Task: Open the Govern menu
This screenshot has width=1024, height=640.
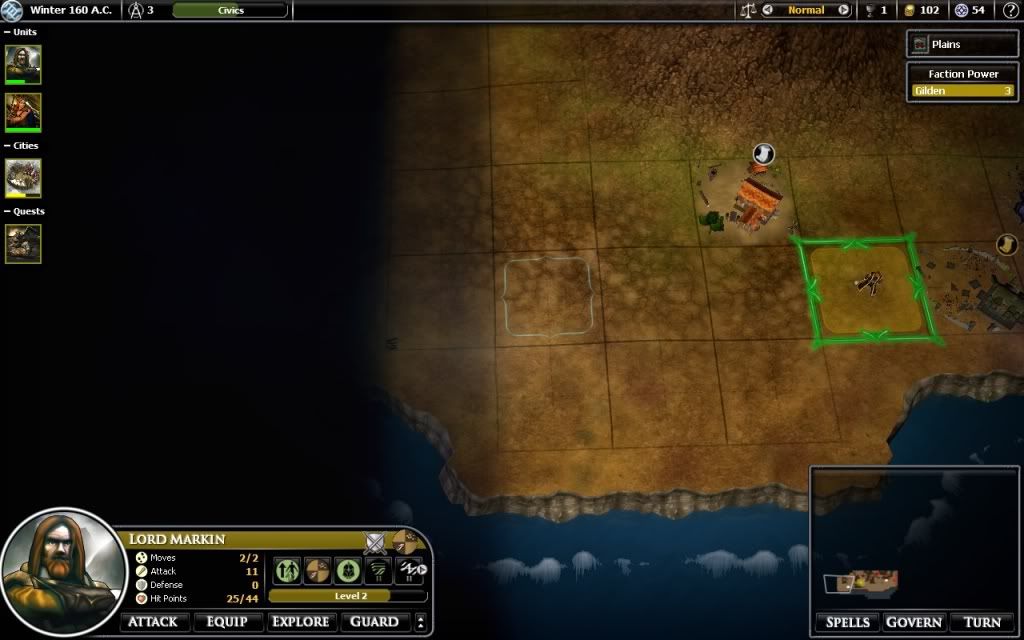Action: [x=913, y=622]
